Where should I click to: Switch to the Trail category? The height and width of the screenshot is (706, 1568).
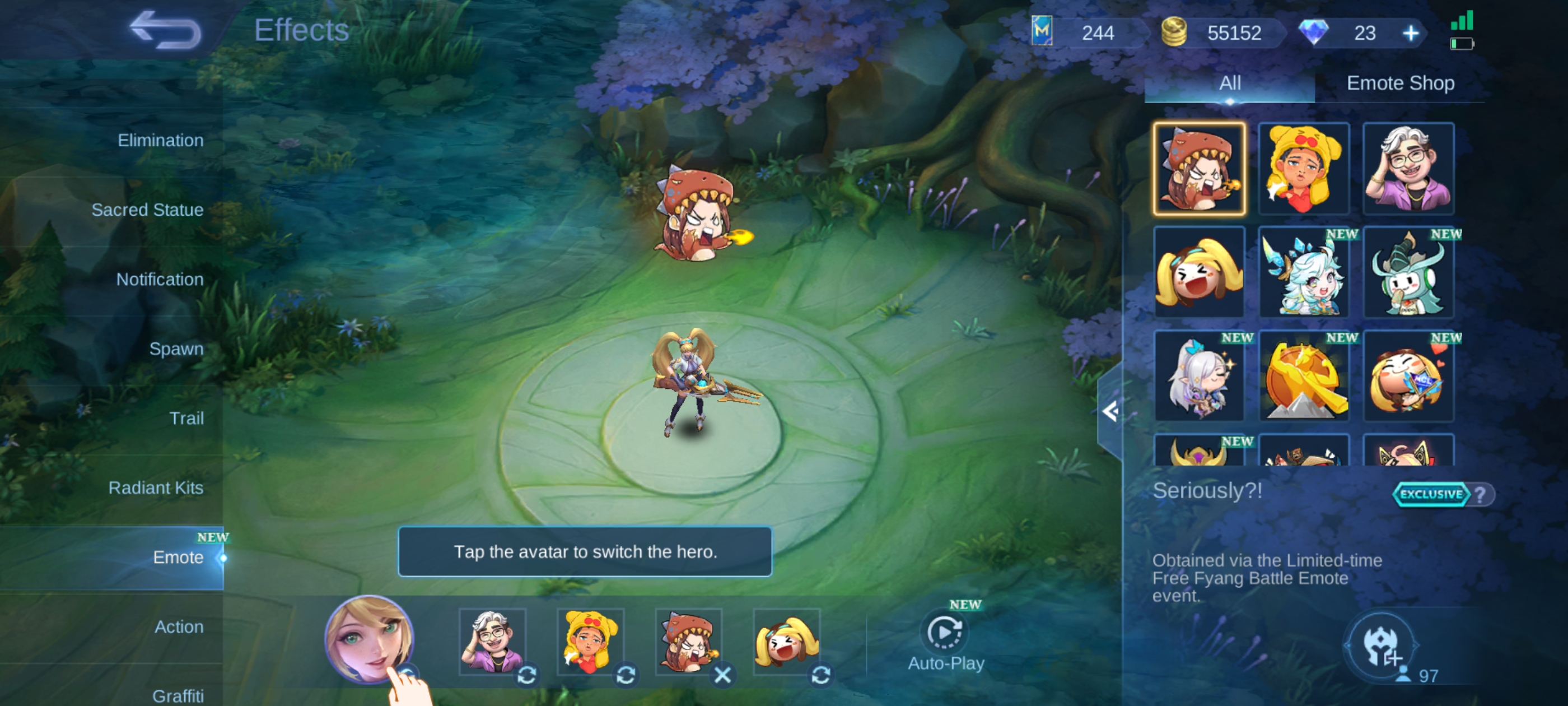point(186,418)
